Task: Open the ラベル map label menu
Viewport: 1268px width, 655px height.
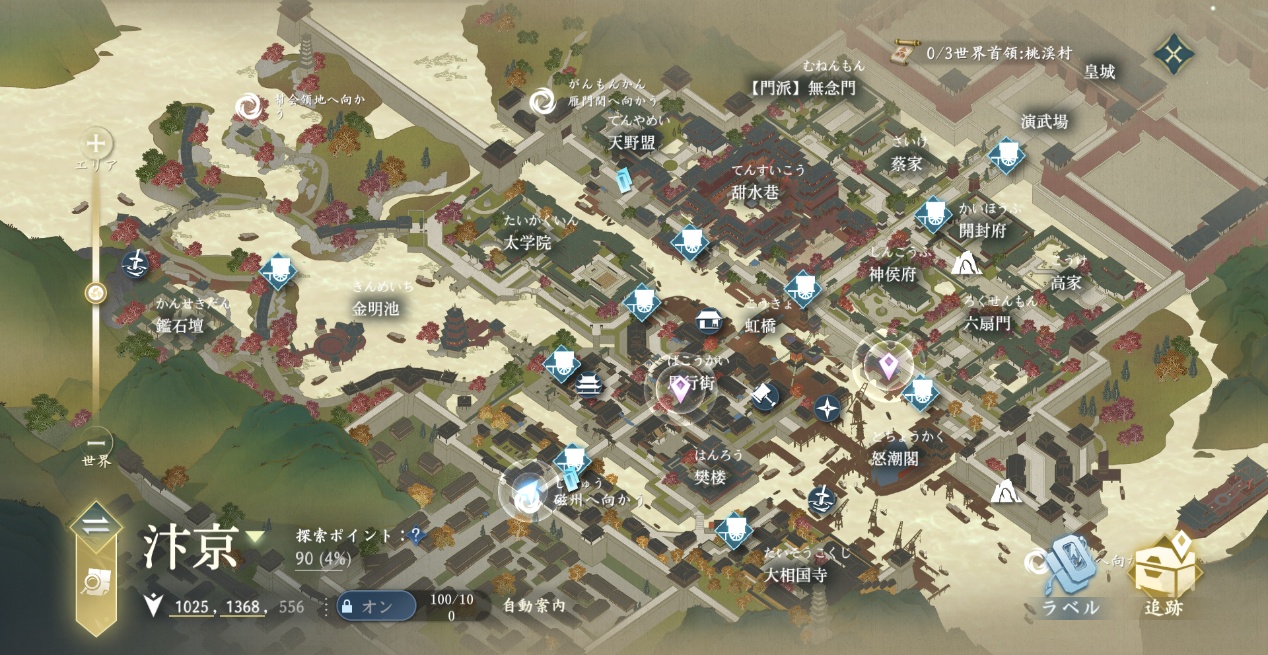Action: click(1071, 576)
